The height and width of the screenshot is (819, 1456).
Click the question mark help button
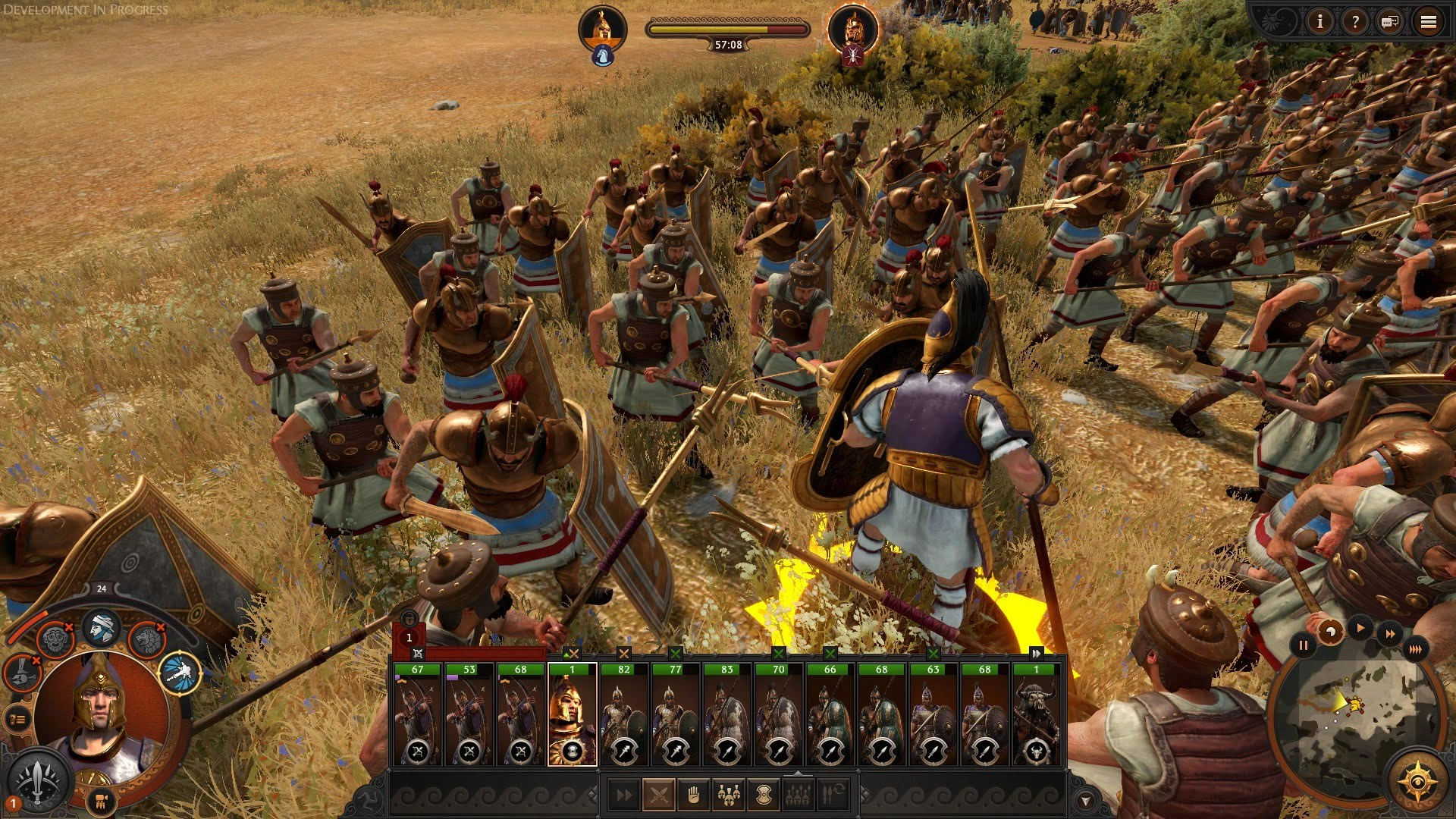pos(1354,22)
